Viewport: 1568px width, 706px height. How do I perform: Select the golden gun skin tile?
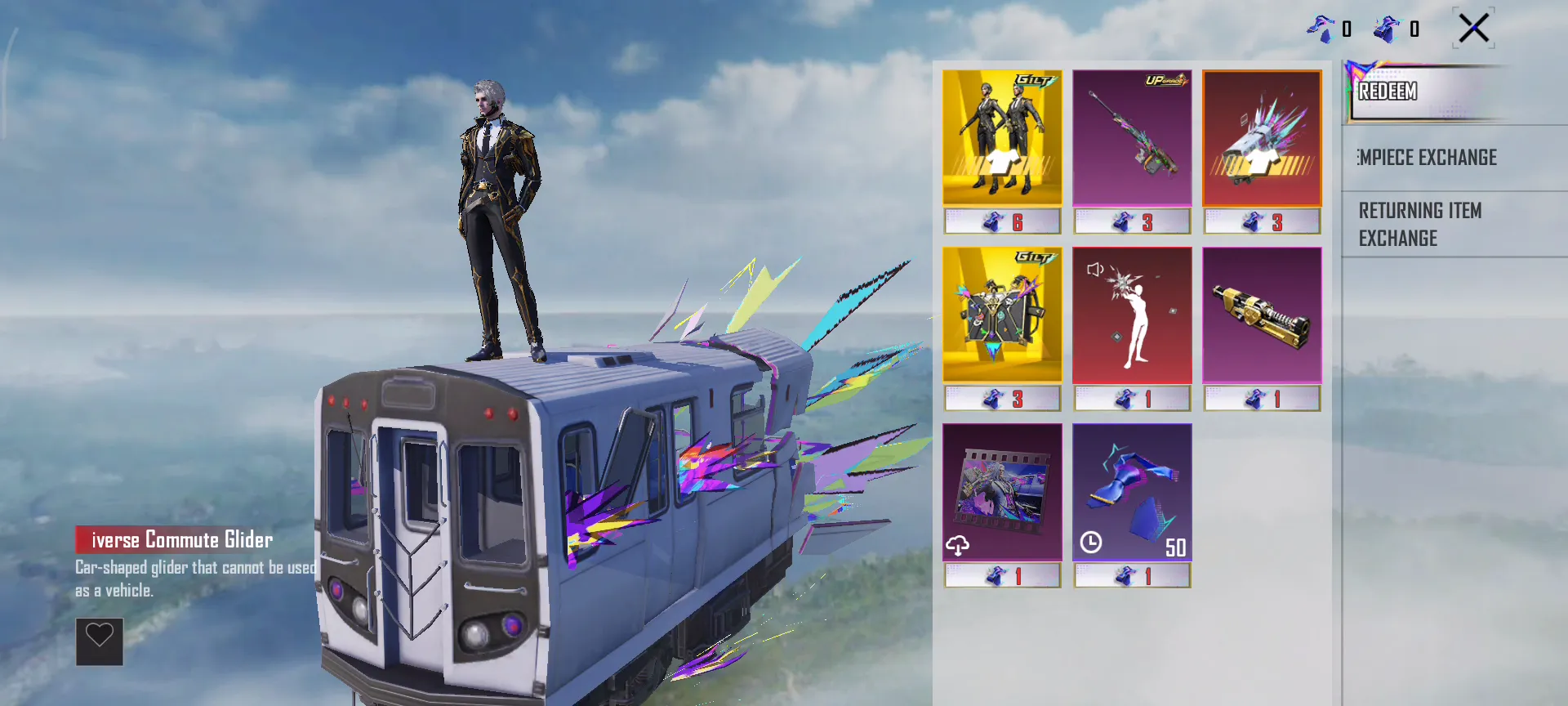[x=1262, y=315]
